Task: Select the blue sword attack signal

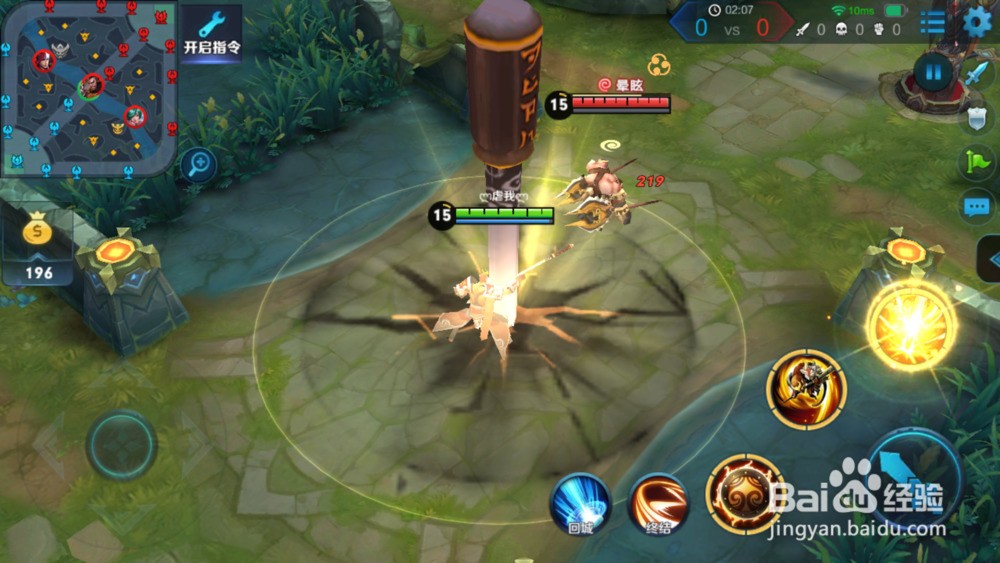Action: click(975, 73)
